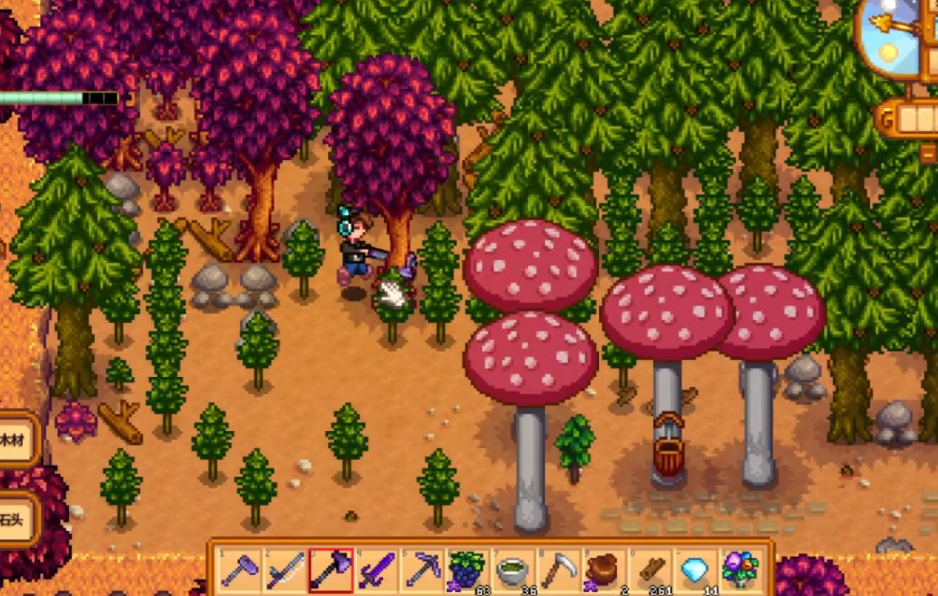Pick the grapes stack of 63
Screen dimensions: 938x596
(x=466, y=569)
